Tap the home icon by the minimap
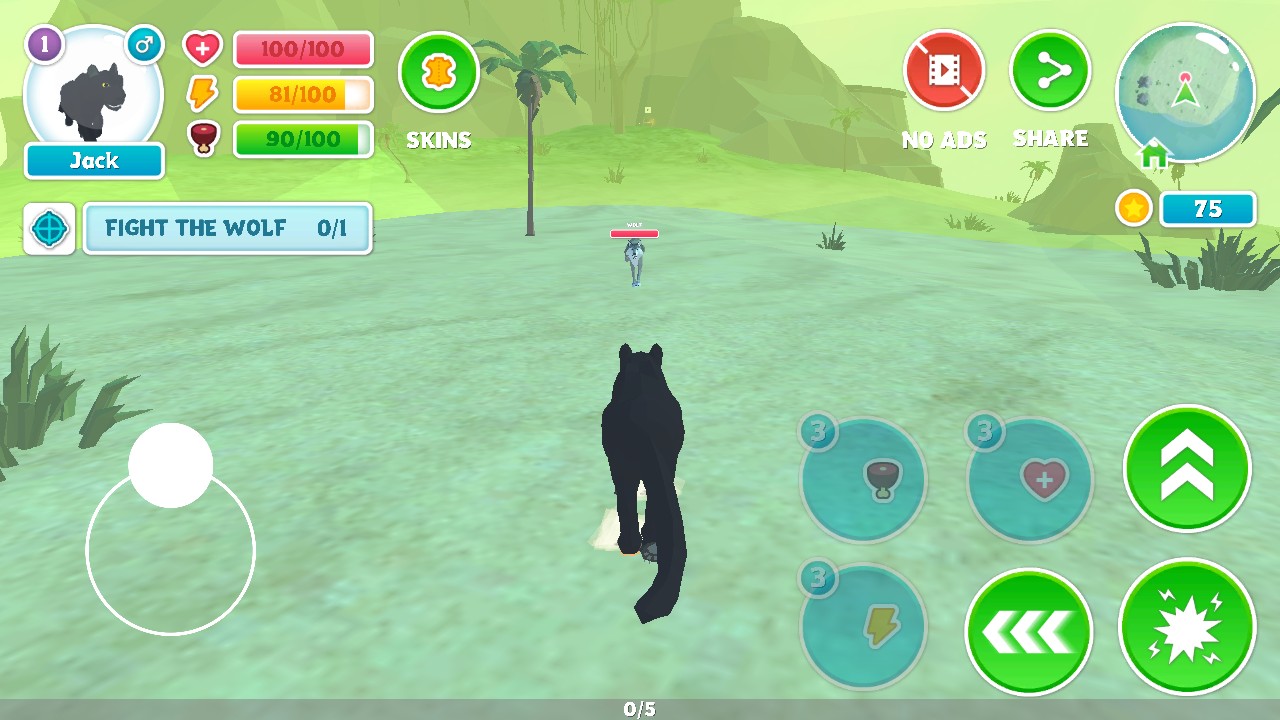This screenshot has width=1280, height=720. 1154,156
